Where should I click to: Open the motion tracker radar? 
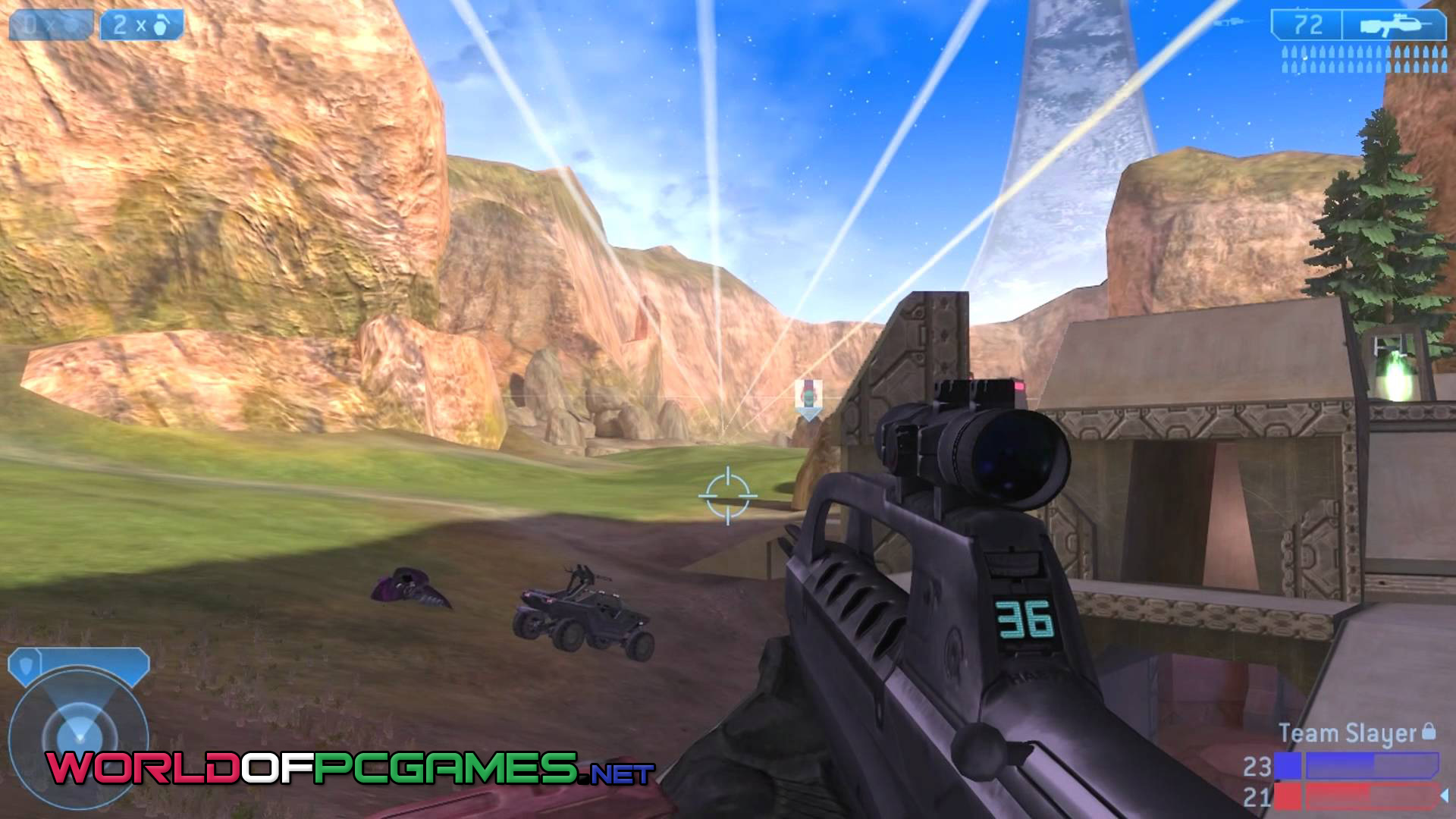77,730
